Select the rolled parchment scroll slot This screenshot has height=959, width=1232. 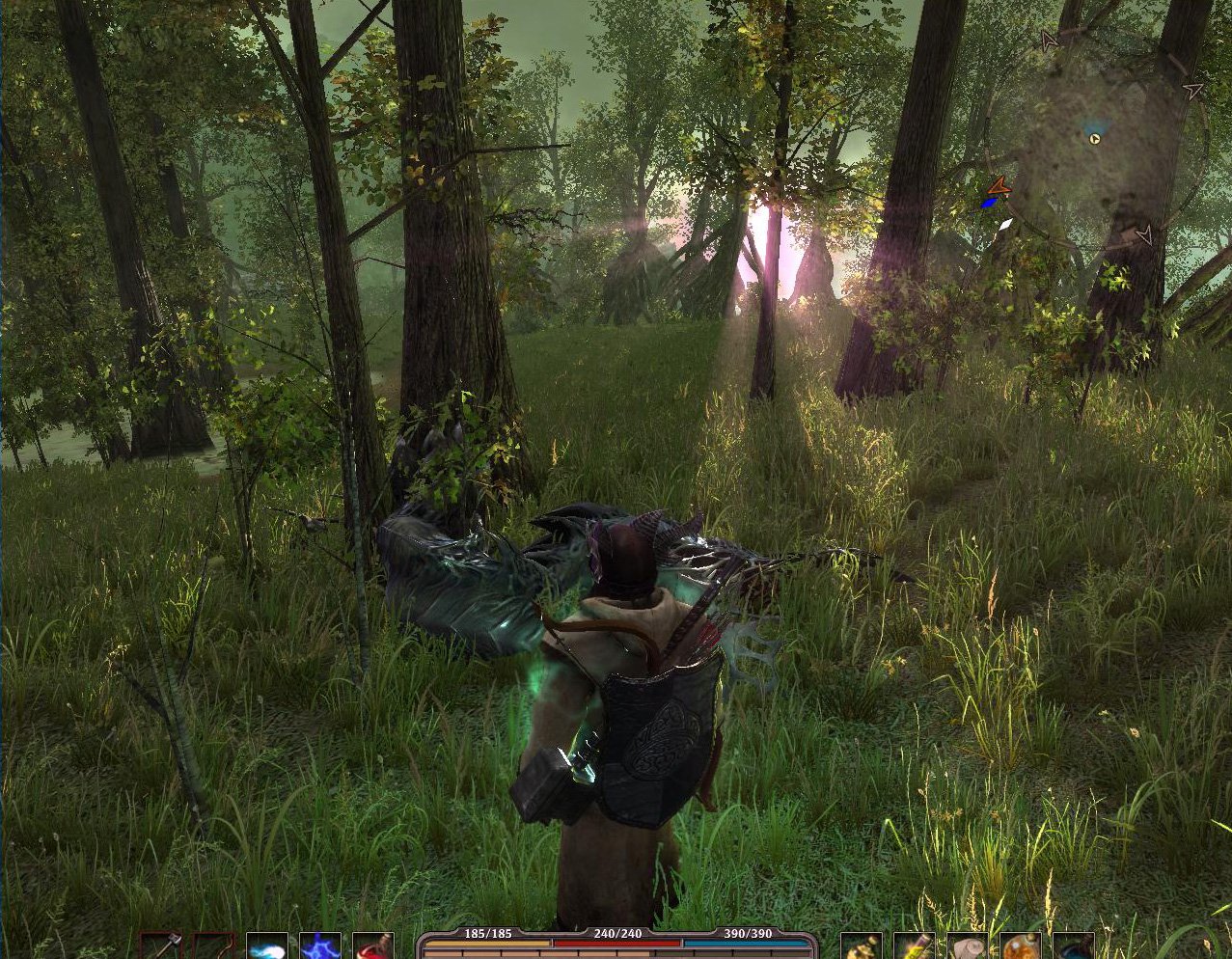point(967,946)
